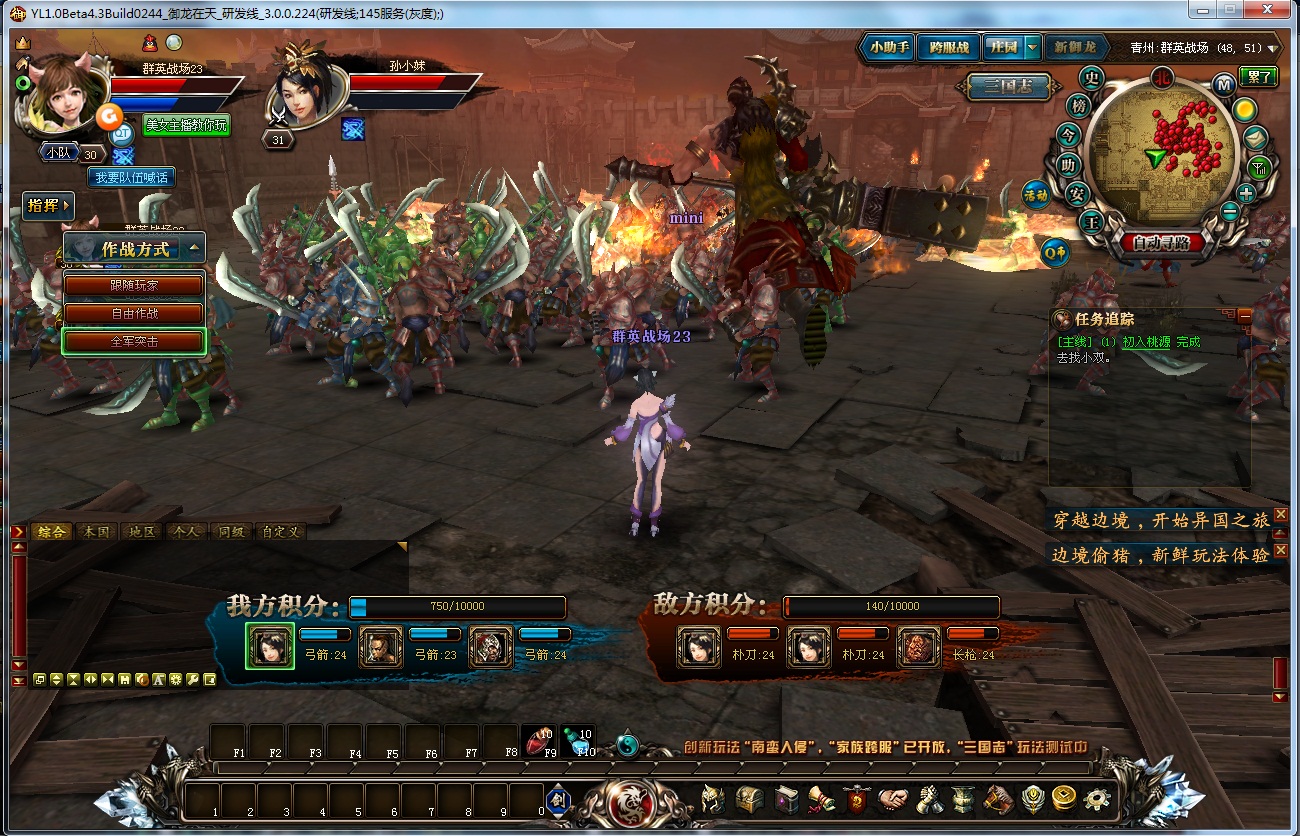Maximize the game window
Screen dimensions: 1300x836
pos(1229,11)
